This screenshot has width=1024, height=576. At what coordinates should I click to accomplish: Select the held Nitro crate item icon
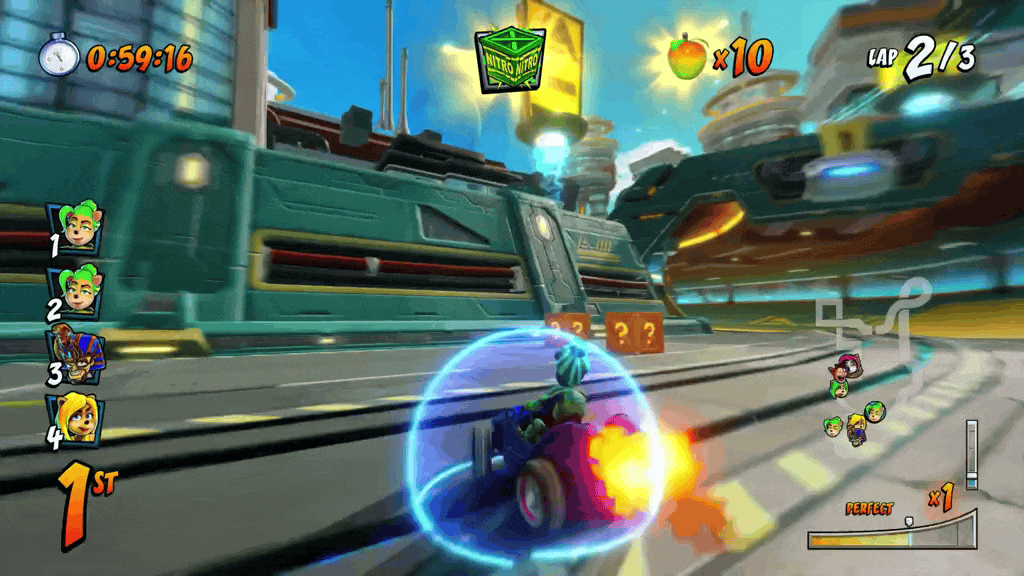511,59
